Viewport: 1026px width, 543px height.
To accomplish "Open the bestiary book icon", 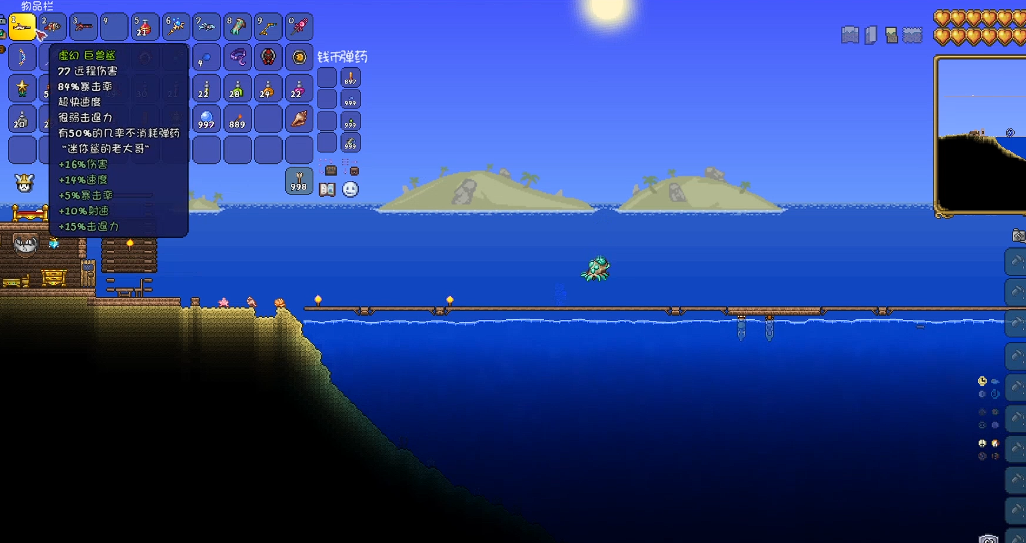I will [328, 188].
